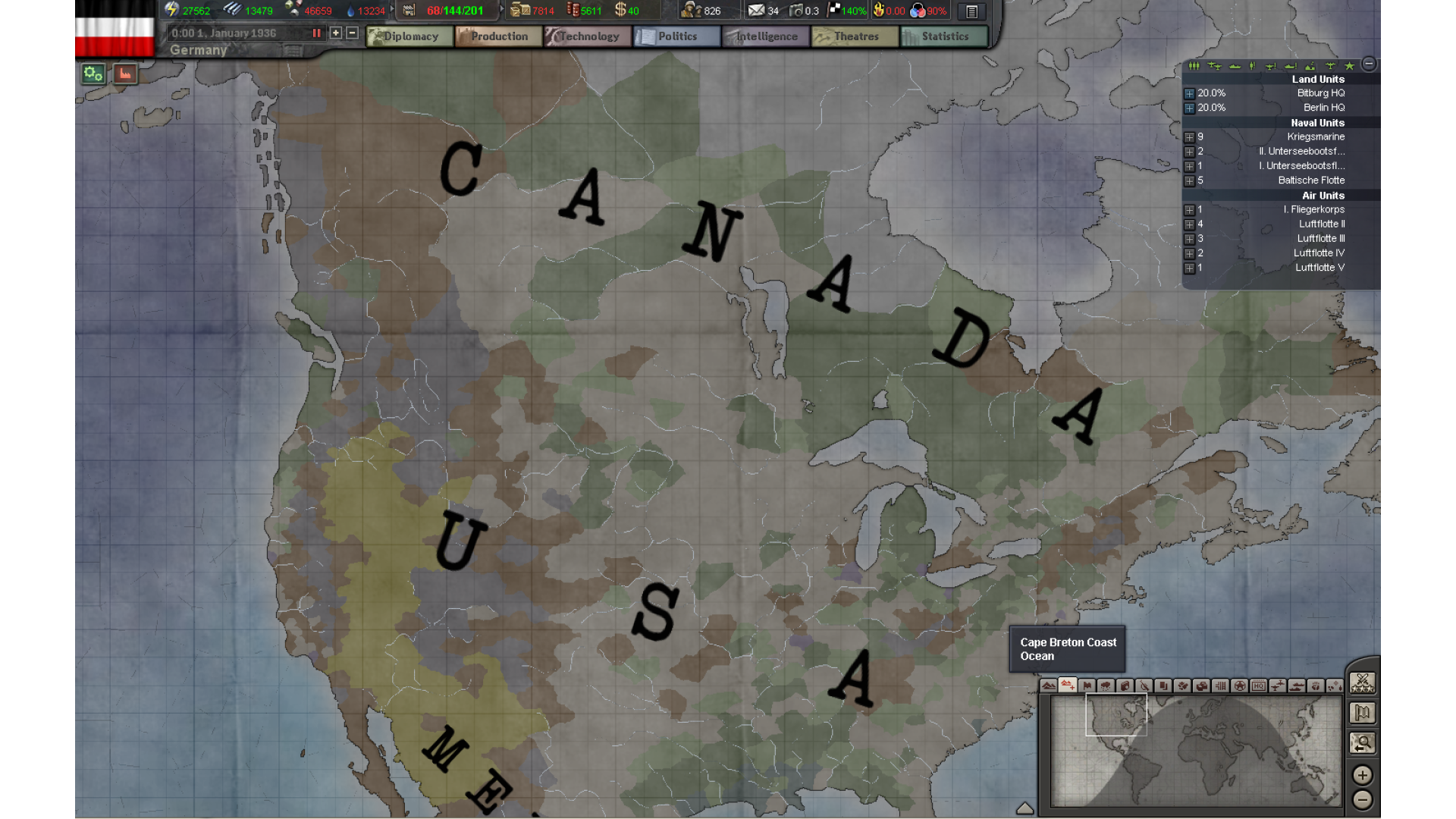This screenshot has width=1456, height=819.
Task: Switch to the Theatres tab
Action: tap(855, 36)
